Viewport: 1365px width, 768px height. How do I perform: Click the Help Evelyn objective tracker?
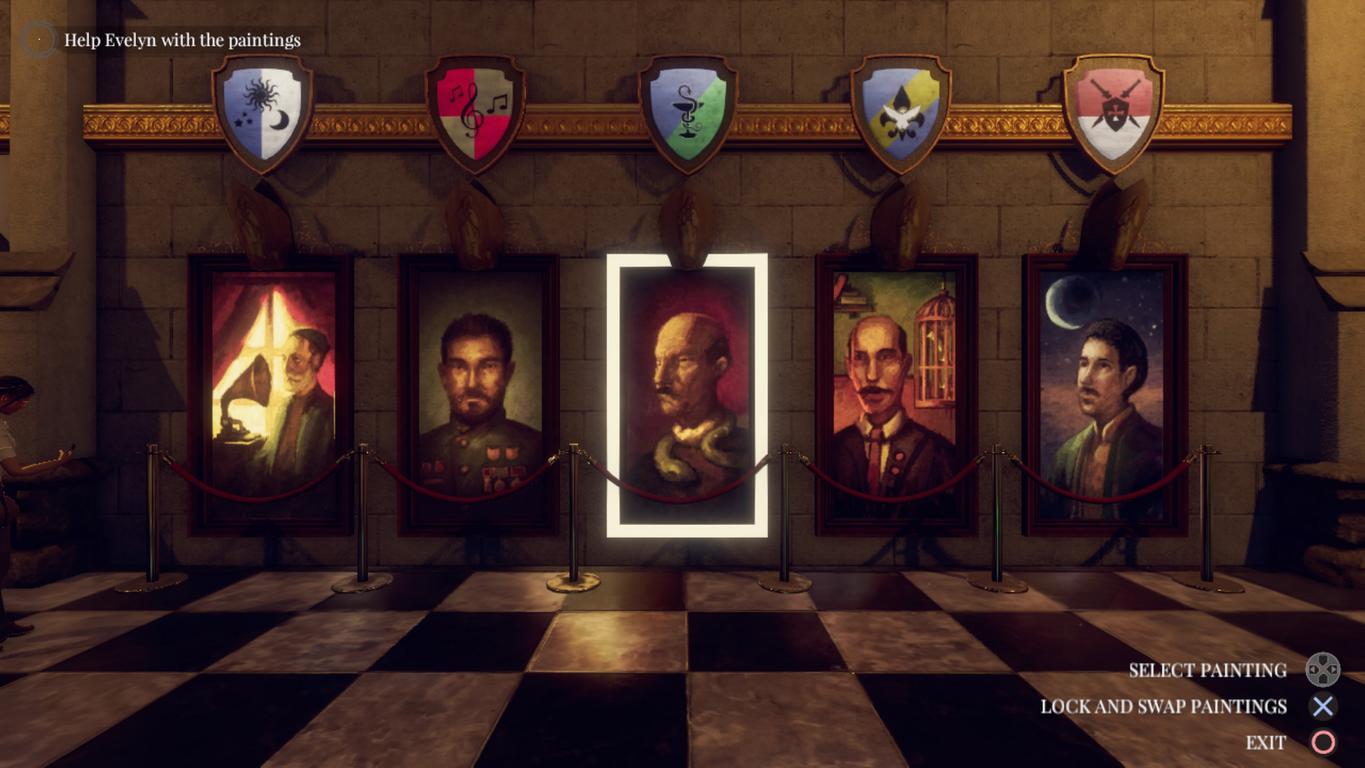coord(181,40)
